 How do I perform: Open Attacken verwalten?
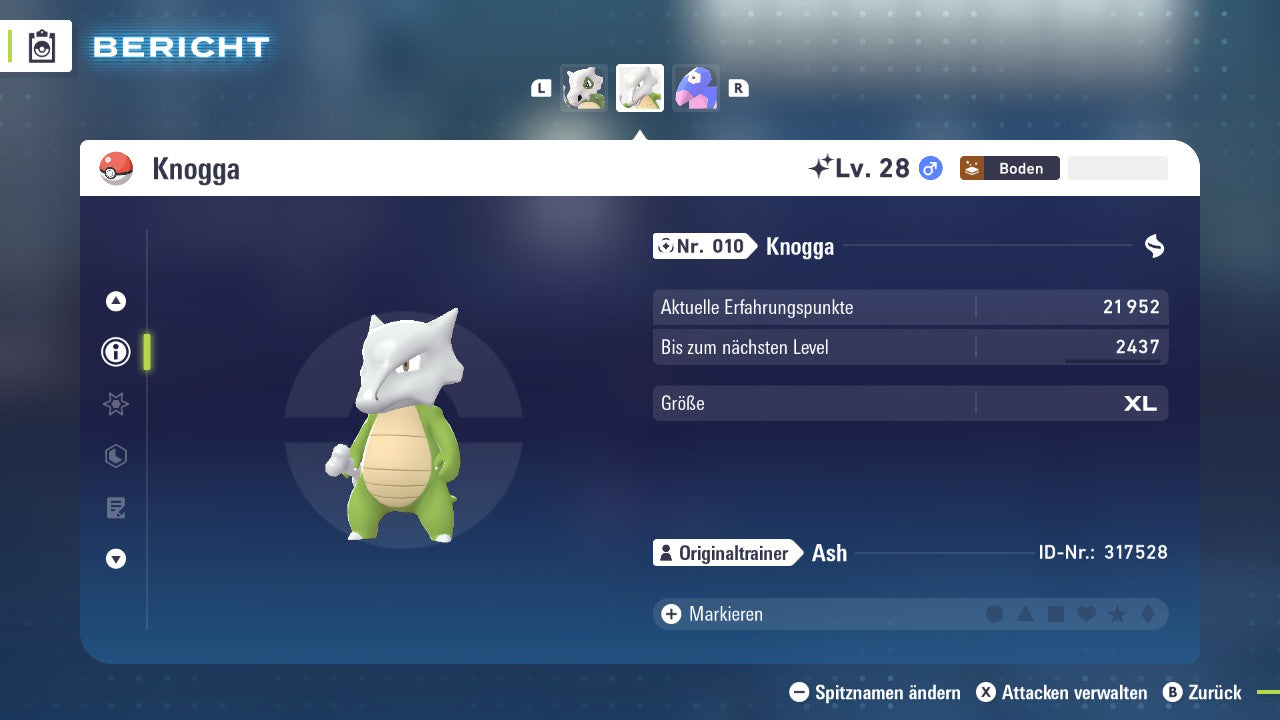pos(1062,692)
